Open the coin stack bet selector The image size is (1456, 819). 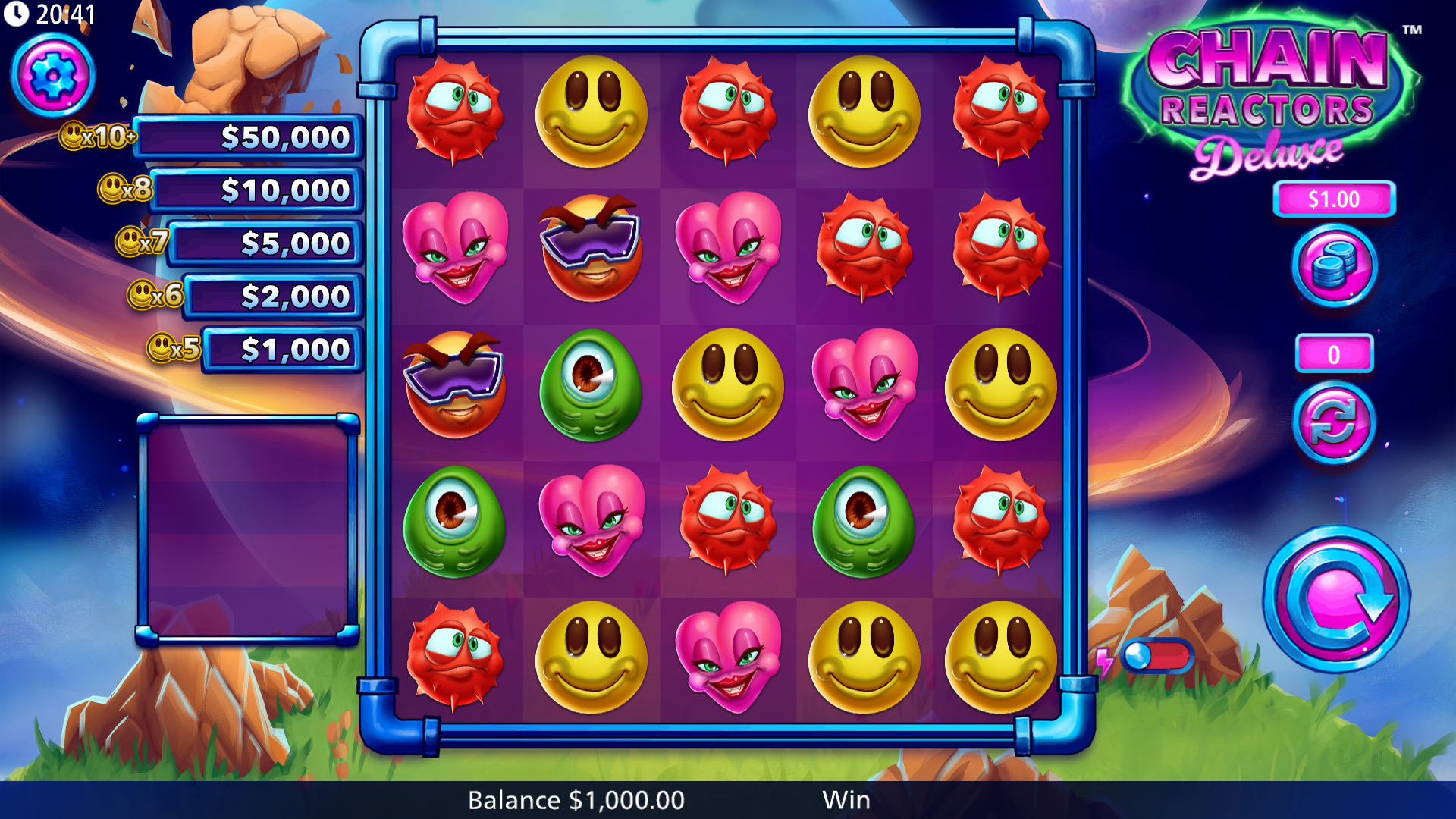coord(1334,266)
